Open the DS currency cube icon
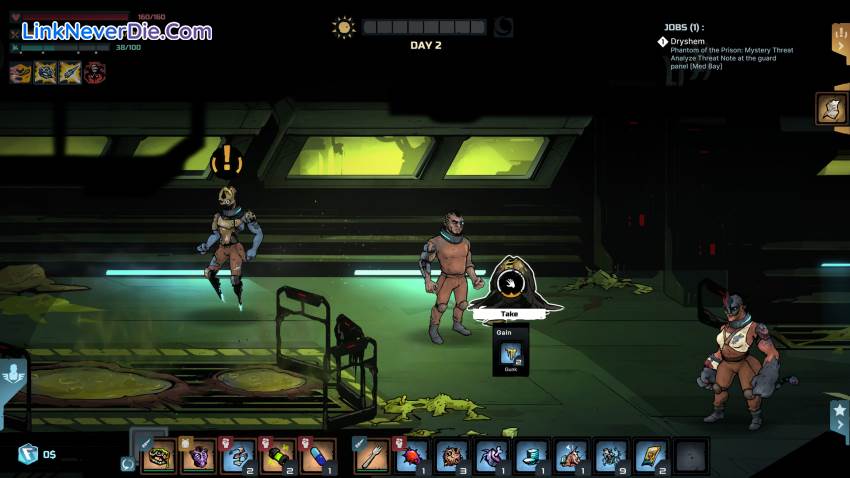 tap(27, 454)
